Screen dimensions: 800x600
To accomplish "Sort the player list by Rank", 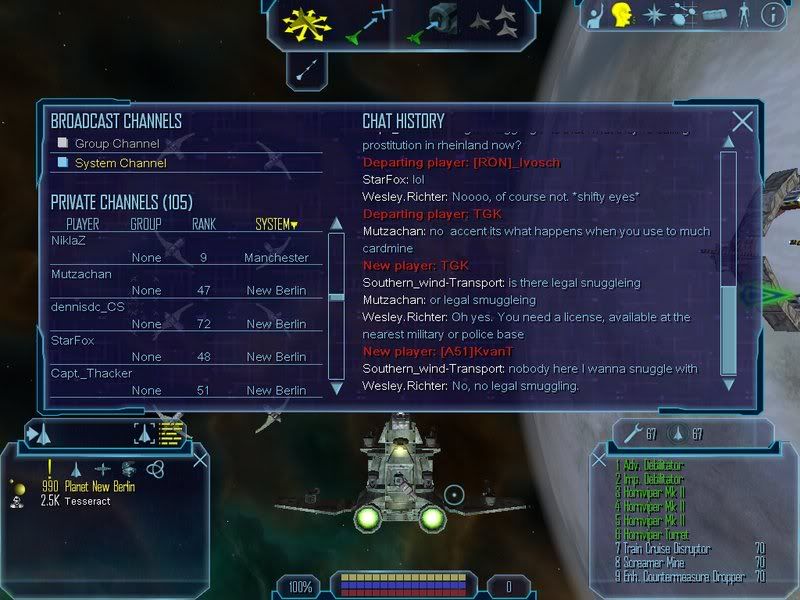I will pyautogui.click(x=203, y=224).
